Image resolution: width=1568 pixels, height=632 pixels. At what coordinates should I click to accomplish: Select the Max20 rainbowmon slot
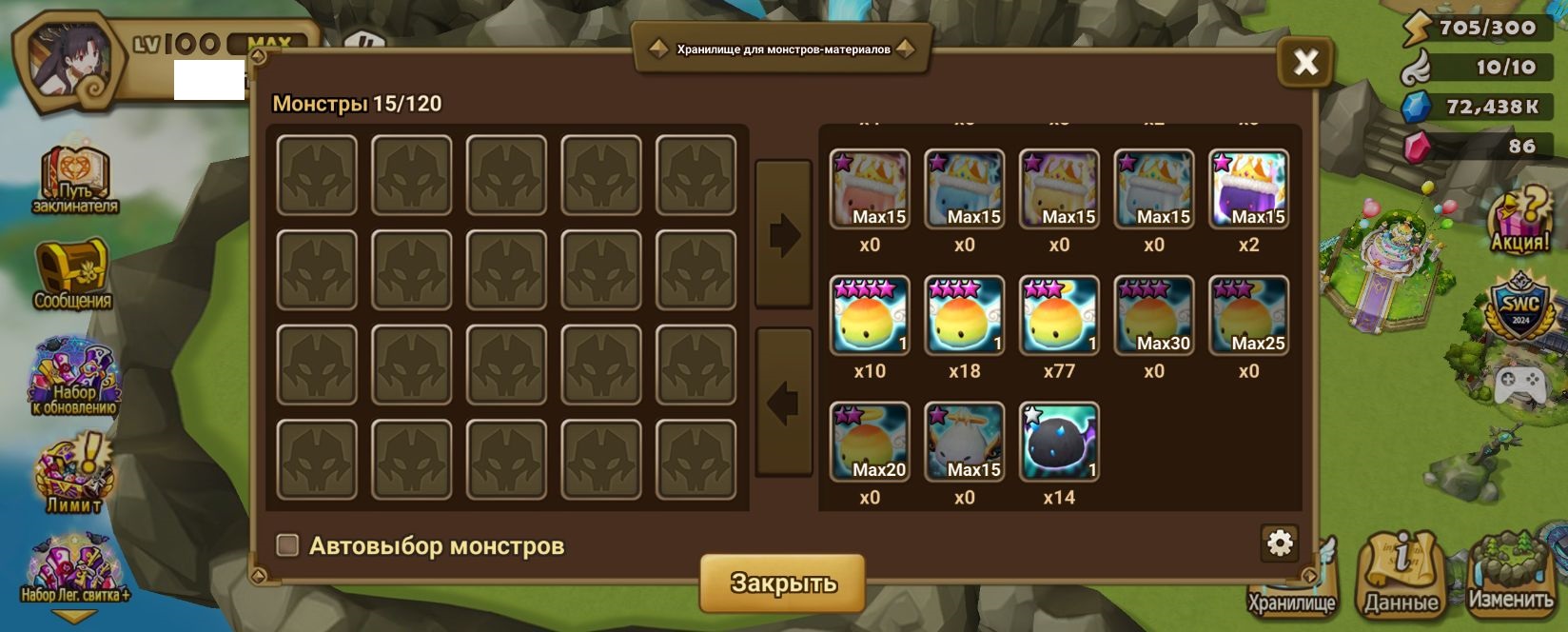click(x=870, y=442)
